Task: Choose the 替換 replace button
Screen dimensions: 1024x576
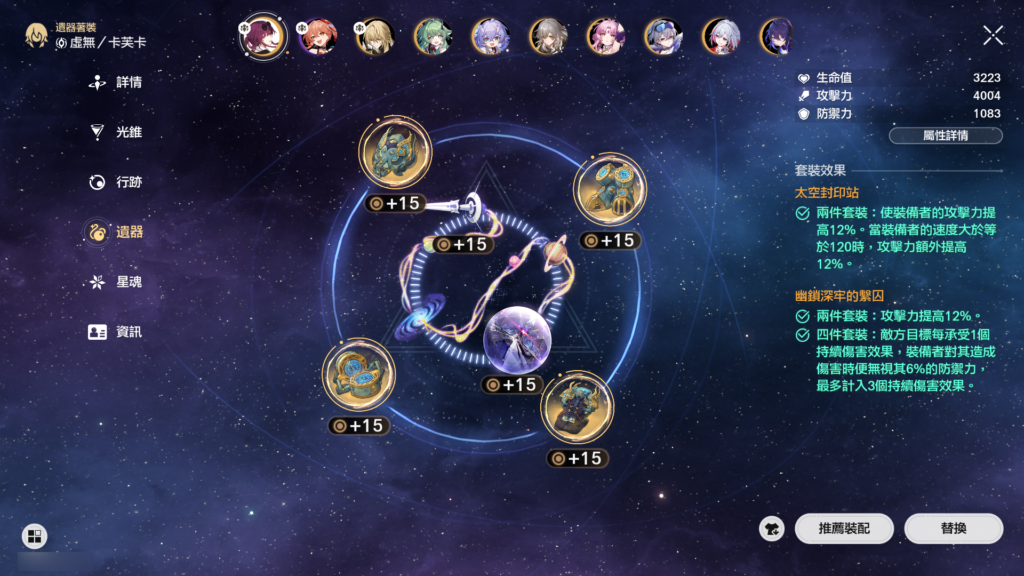Action: (953, 529)
